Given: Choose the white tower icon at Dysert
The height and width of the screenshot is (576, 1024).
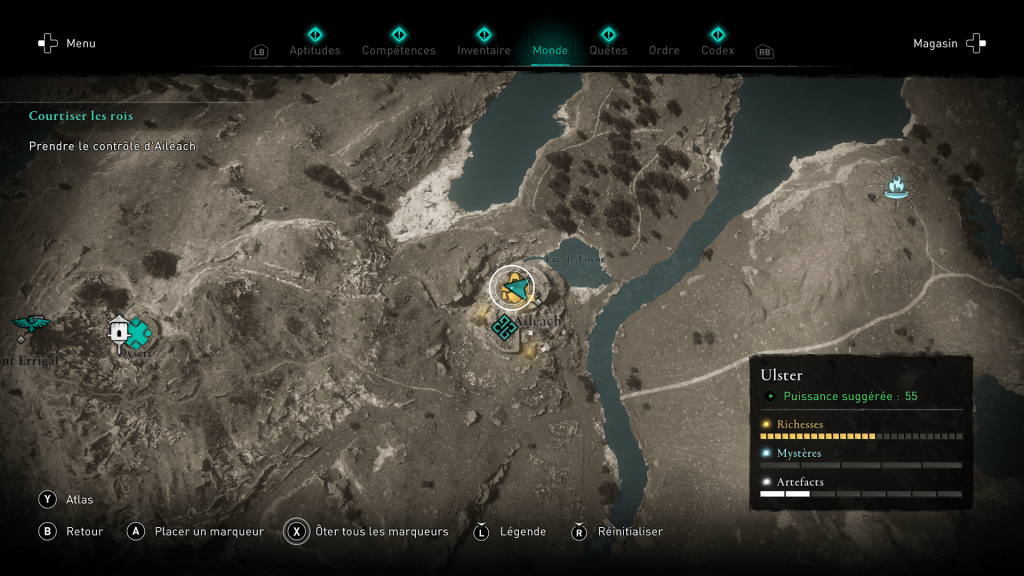Looking at the screenshot, I should pos(120,330).
